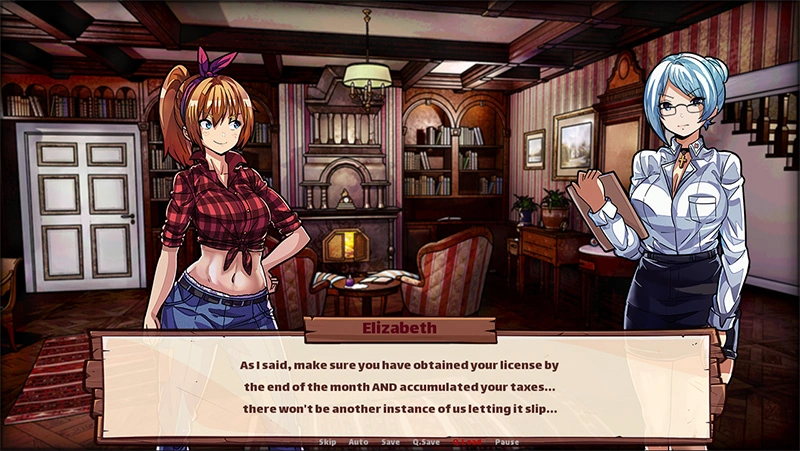800x451 pixels.
Task: Pause the game from the bottom bar
Action: point(507,442)
